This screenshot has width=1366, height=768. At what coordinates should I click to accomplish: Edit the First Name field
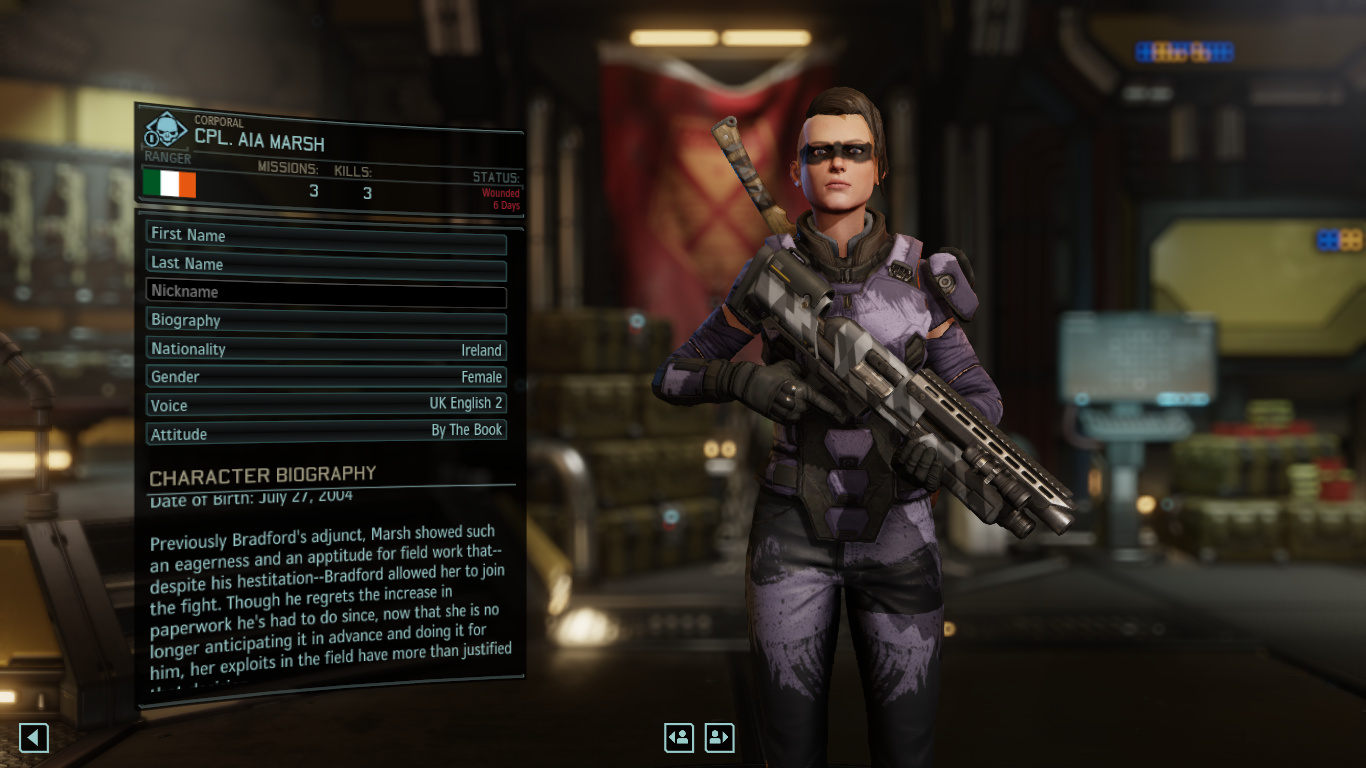(326, 235)
